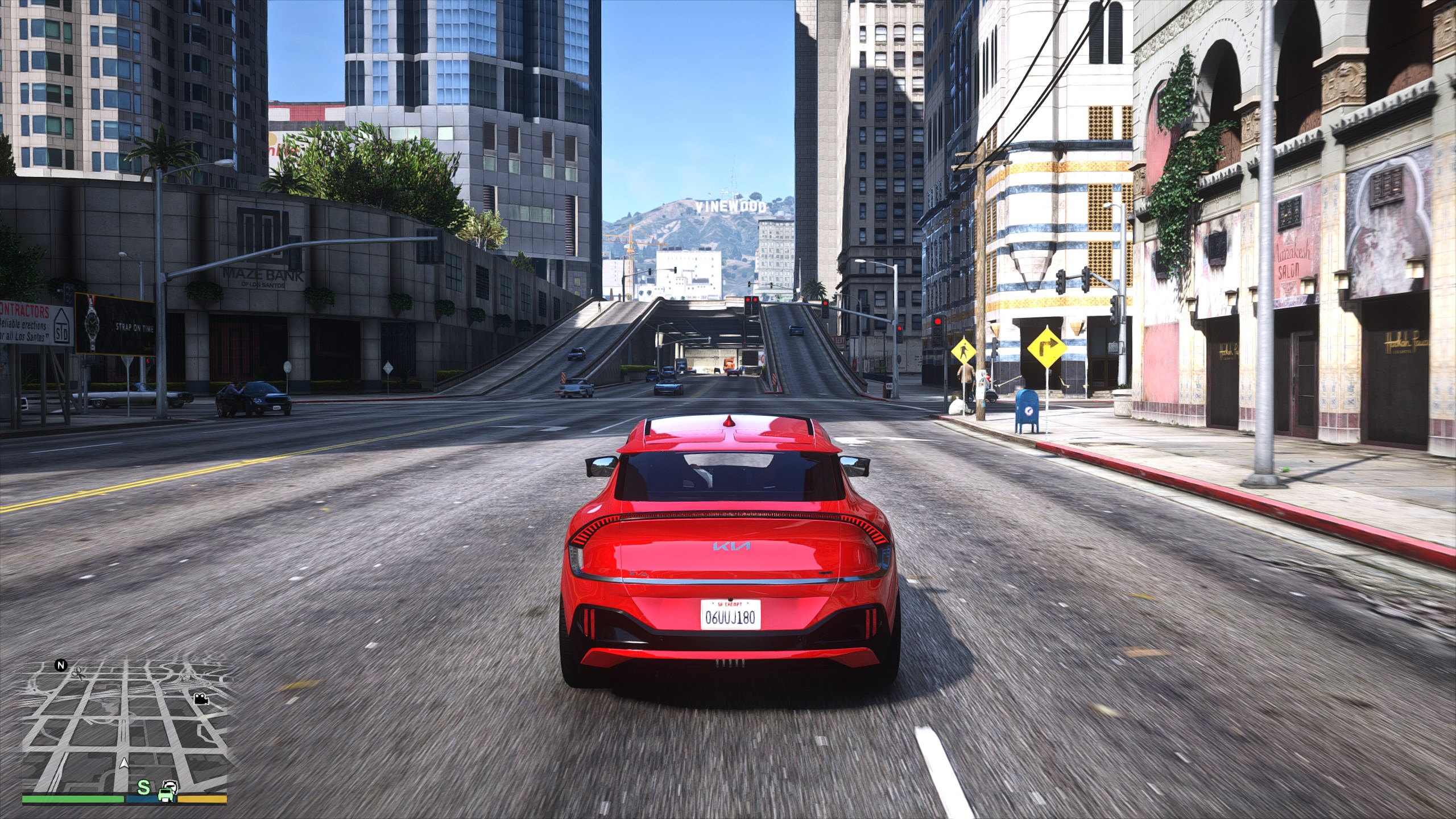Select the green S mission blip
The height and width of the screenshot is (819, 1456).
[x=144, y=788]
